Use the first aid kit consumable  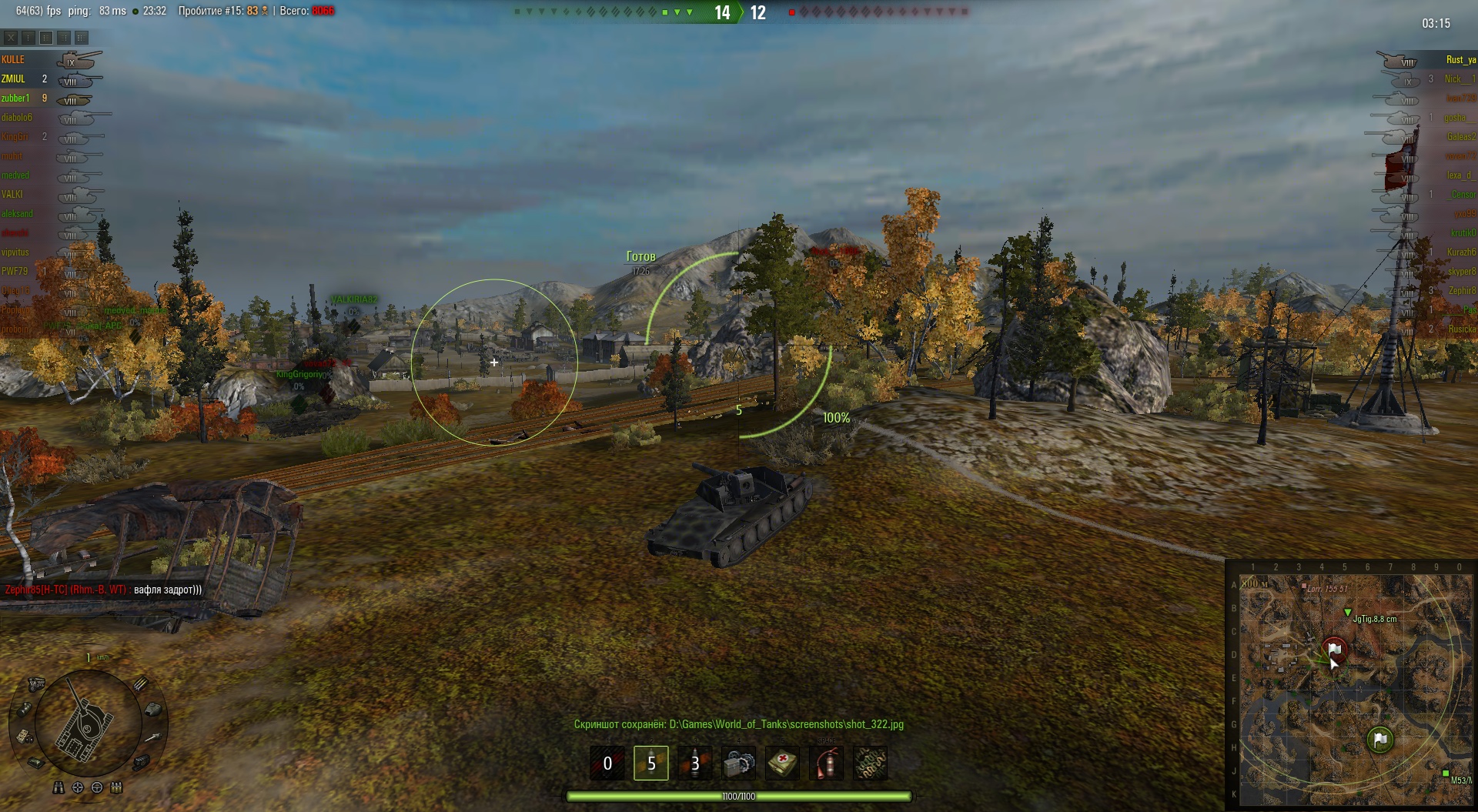click(x=782, y=763)
